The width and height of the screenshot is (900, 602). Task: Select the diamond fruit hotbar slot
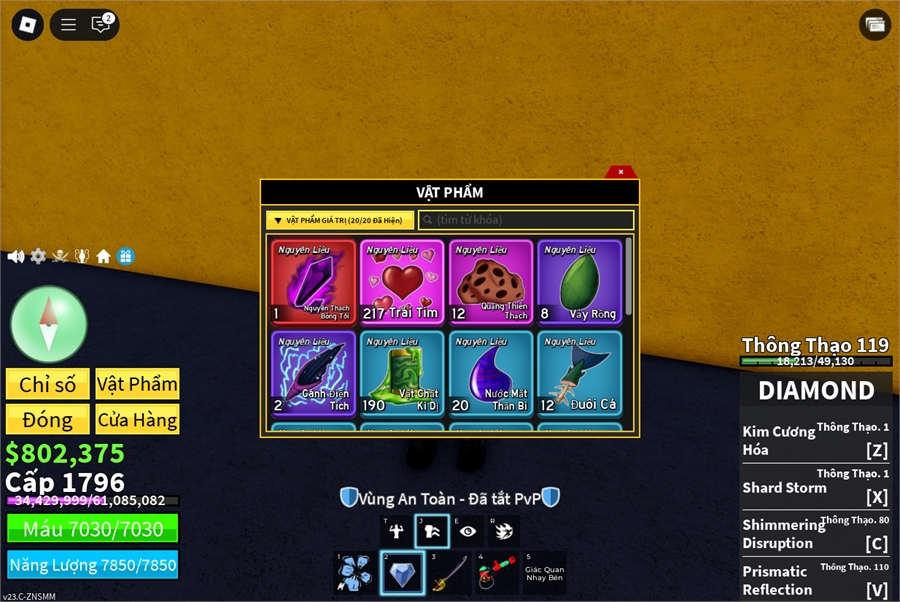402,573
